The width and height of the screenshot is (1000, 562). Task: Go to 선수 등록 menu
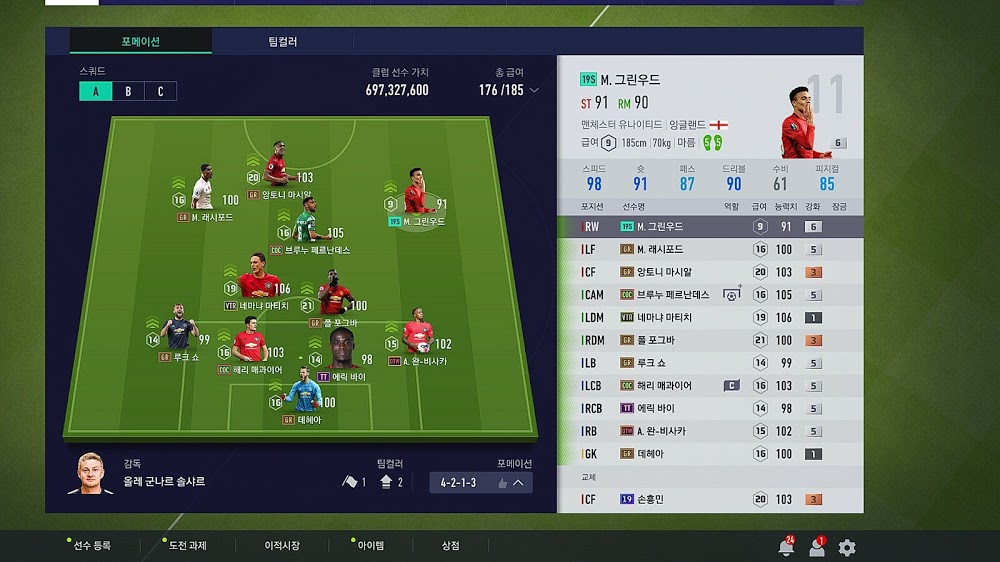click(91, 546)
